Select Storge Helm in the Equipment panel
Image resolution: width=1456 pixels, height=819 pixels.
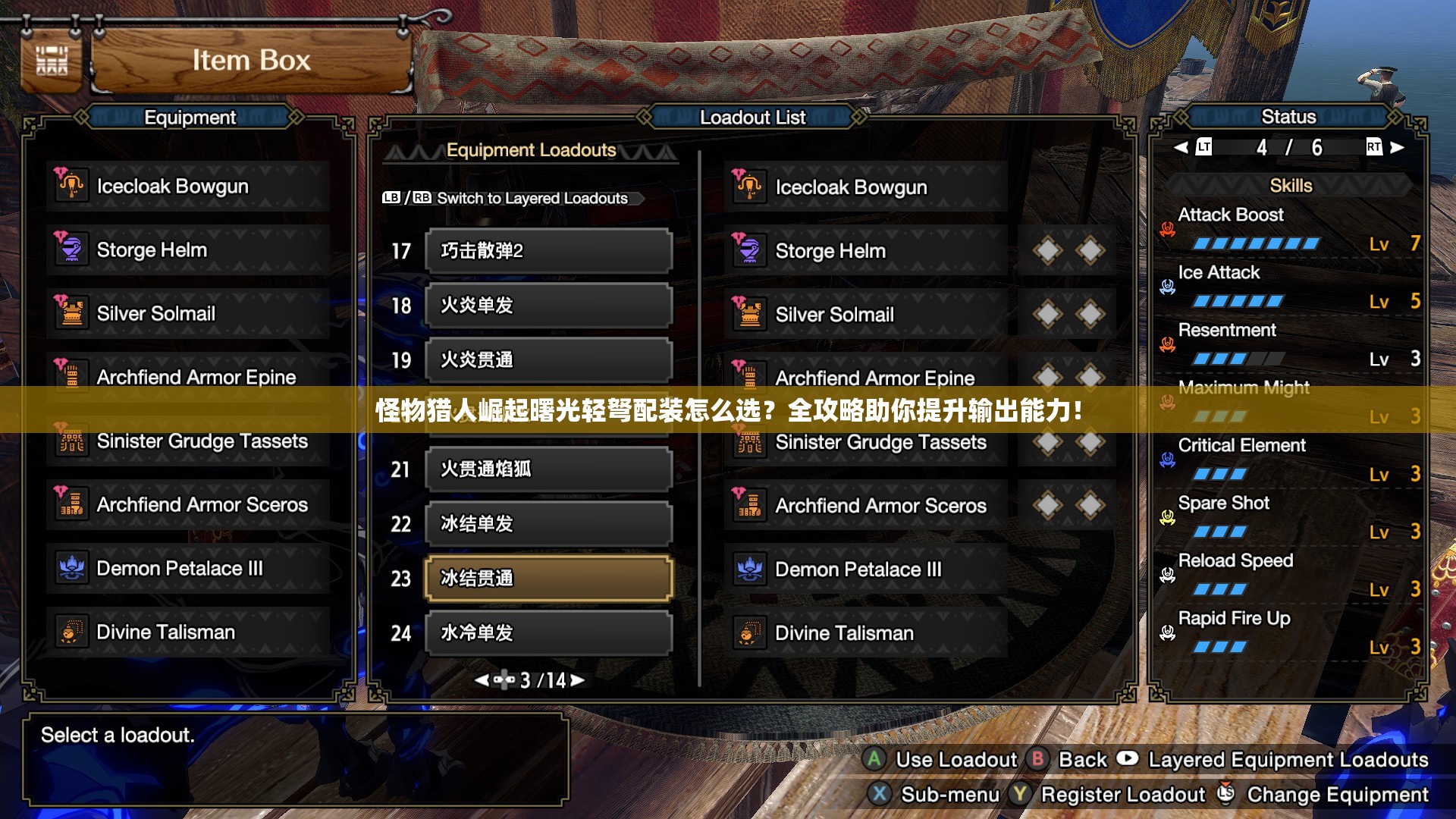point(188,250)
